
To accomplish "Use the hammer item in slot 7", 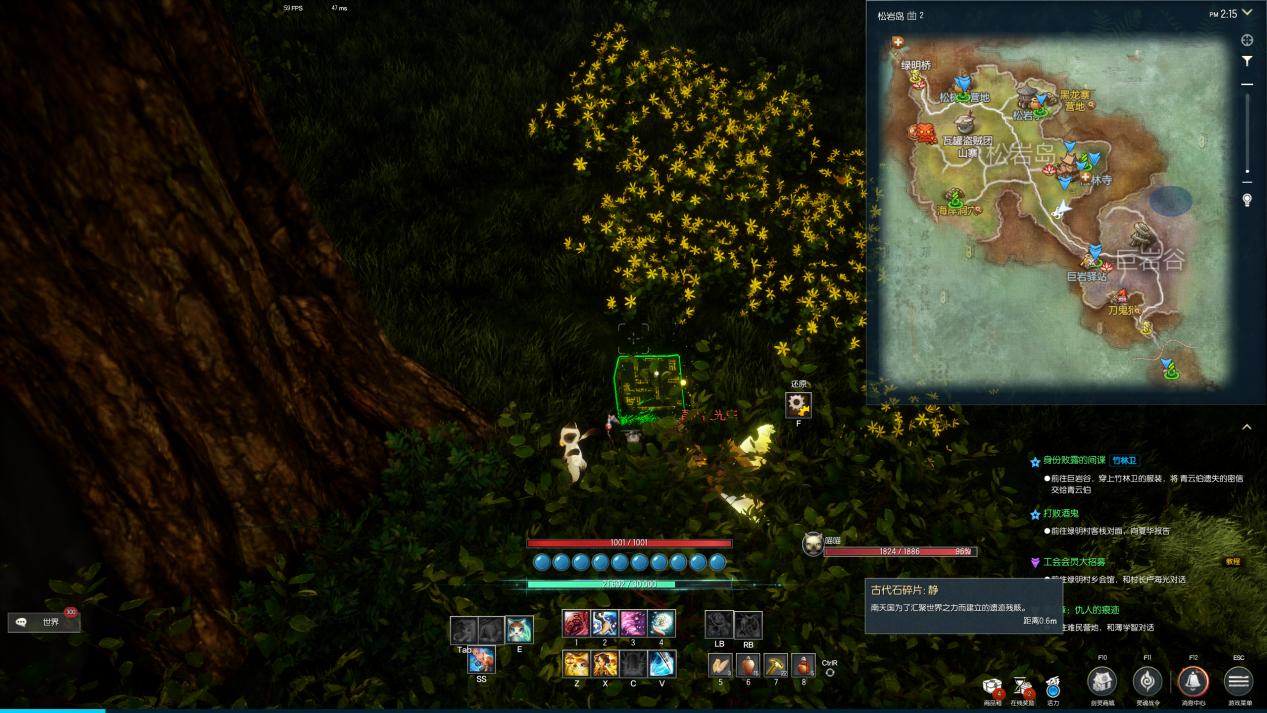I will pyautogui.click(x=775, y=665).
